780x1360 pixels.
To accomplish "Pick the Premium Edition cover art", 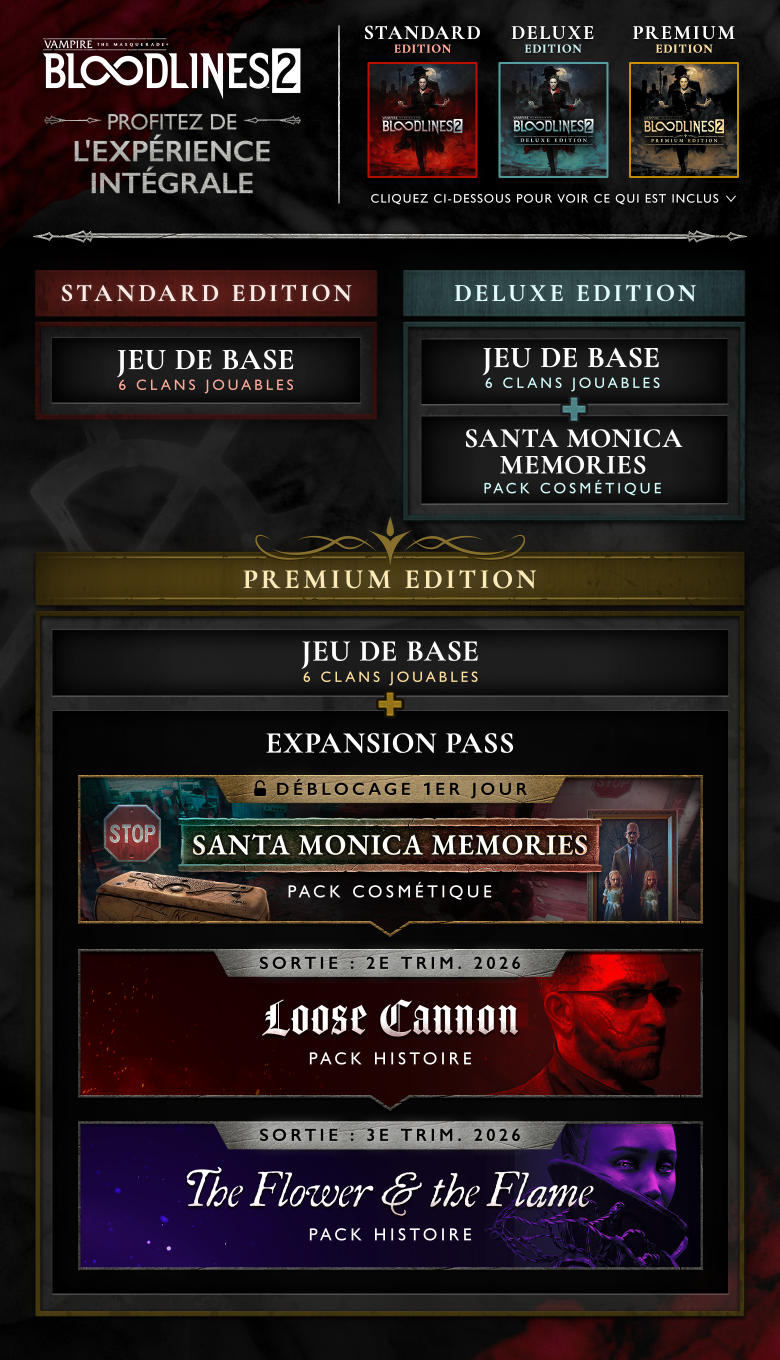I will (x=684, y=120).
